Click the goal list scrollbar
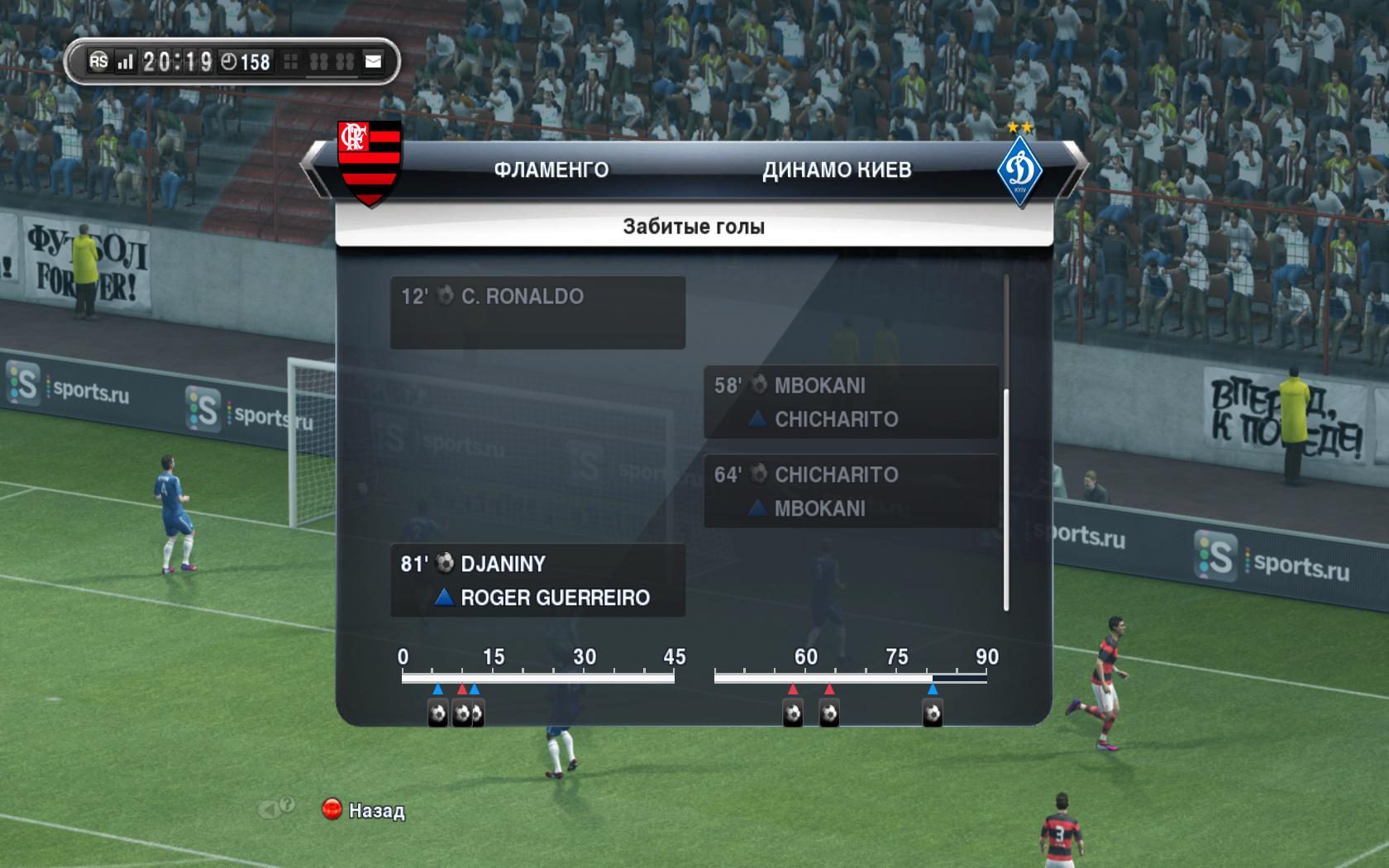The image size is (1389, 868). 1006,499
